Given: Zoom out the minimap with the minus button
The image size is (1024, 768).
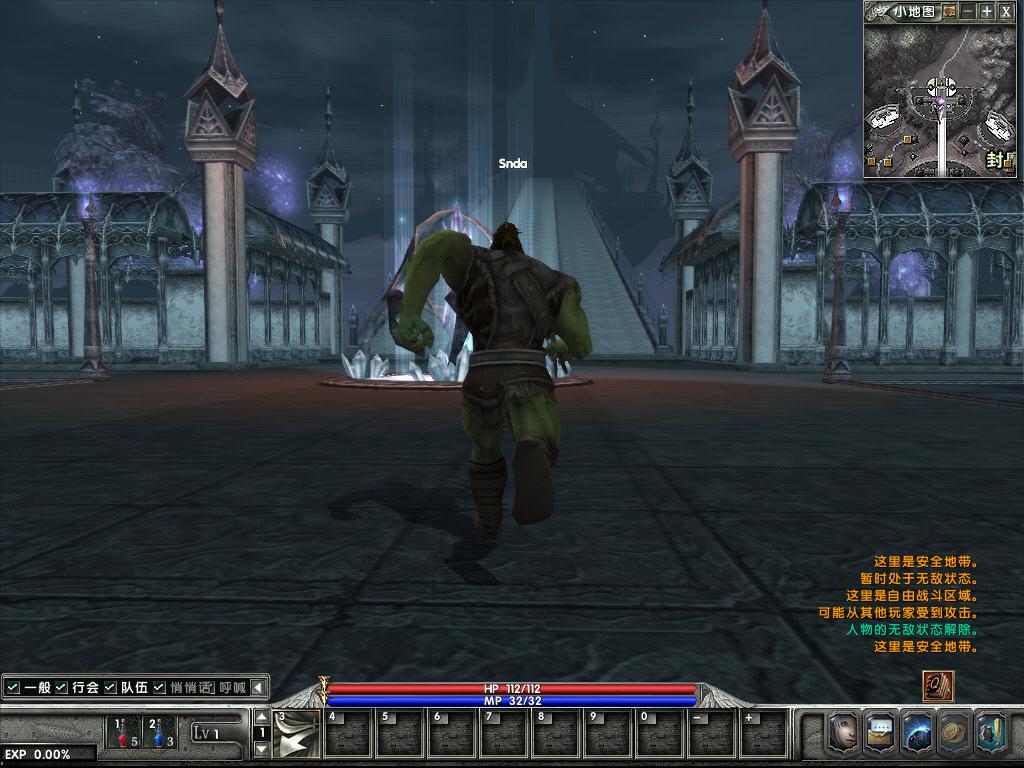Looking at the screenshot, I should click(967, 12).
